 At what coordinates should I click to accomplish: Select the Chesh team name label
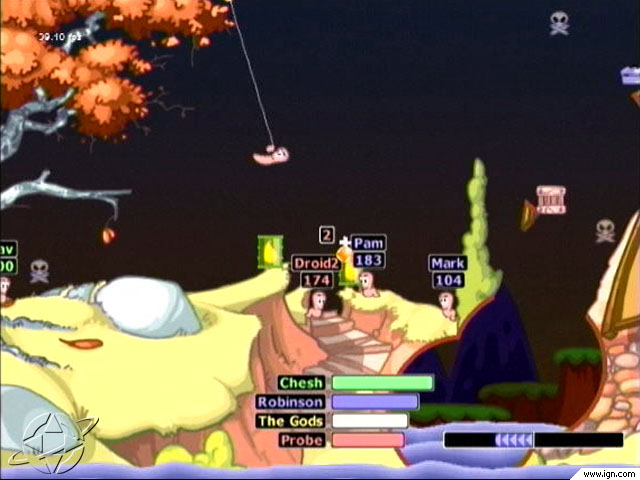click(x=301, y=383)
